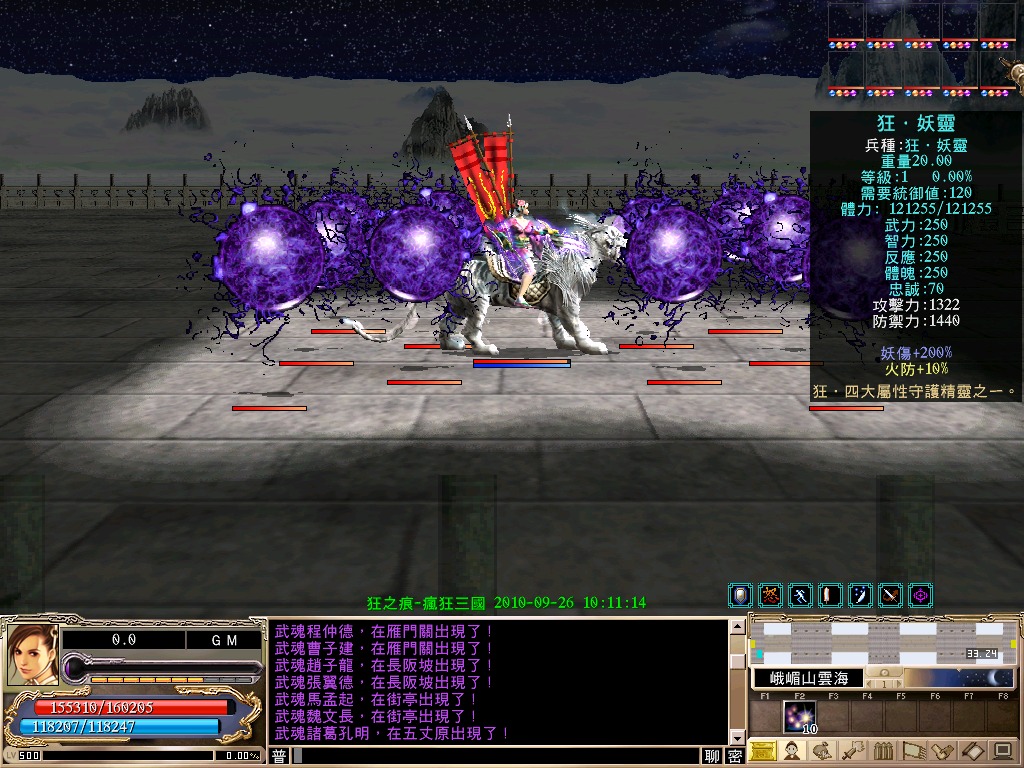Switch chat channel with the 普 button
The width and height of the screenshot is (1024, 768).
[x=279, y=756]
